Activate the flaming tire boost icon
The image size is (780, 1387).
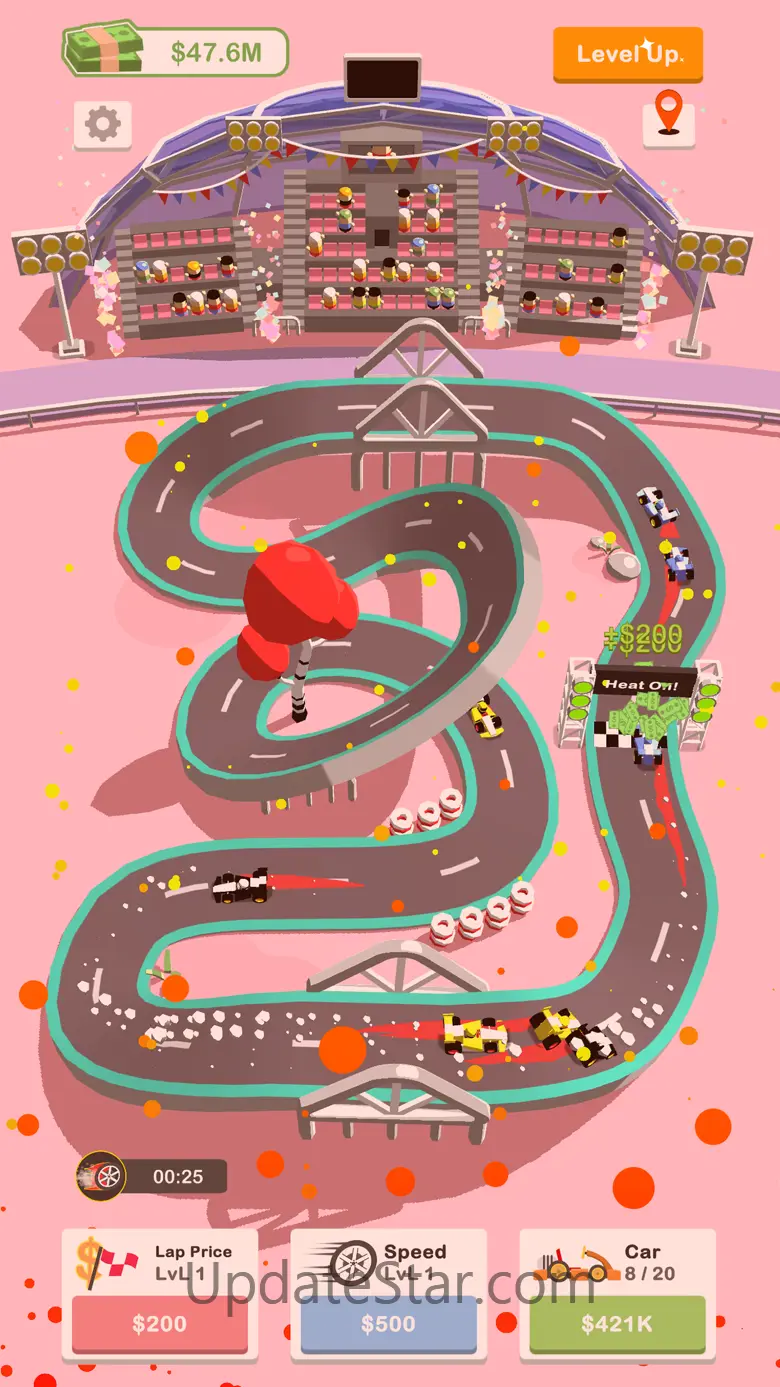coord(102,1176)
